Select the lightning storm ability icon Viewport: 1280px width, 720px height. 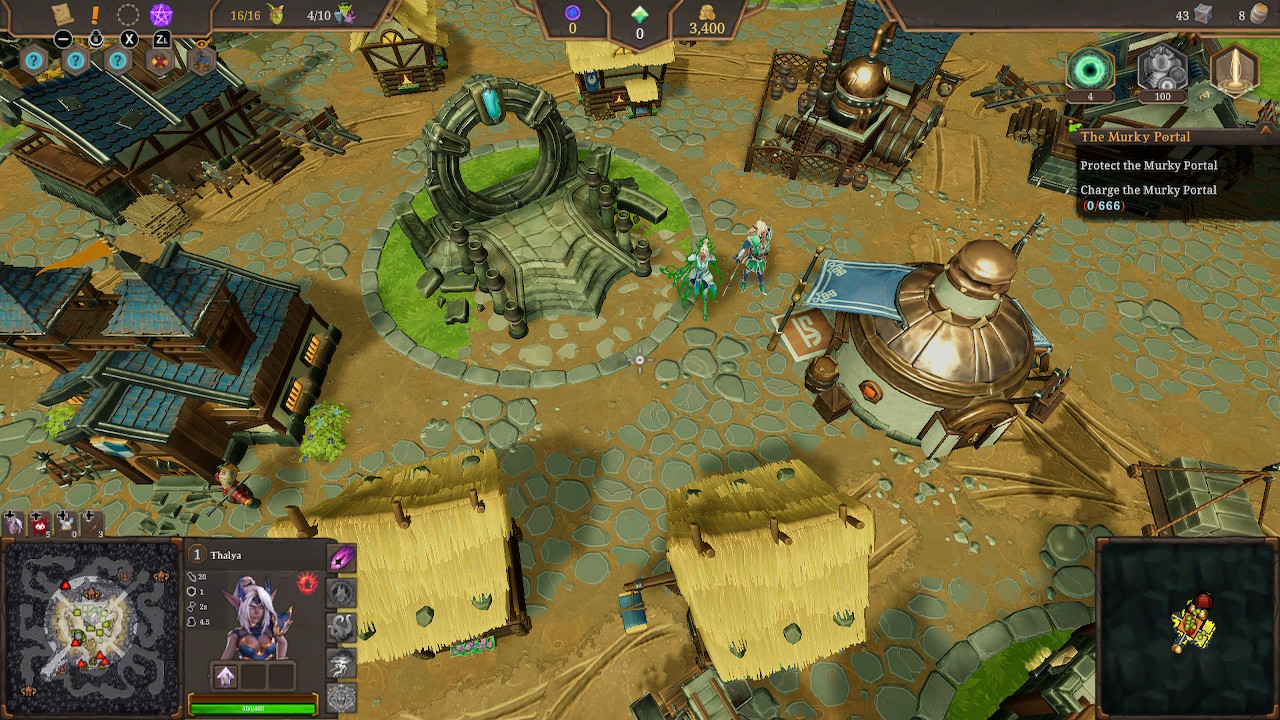tap(339, 662)
